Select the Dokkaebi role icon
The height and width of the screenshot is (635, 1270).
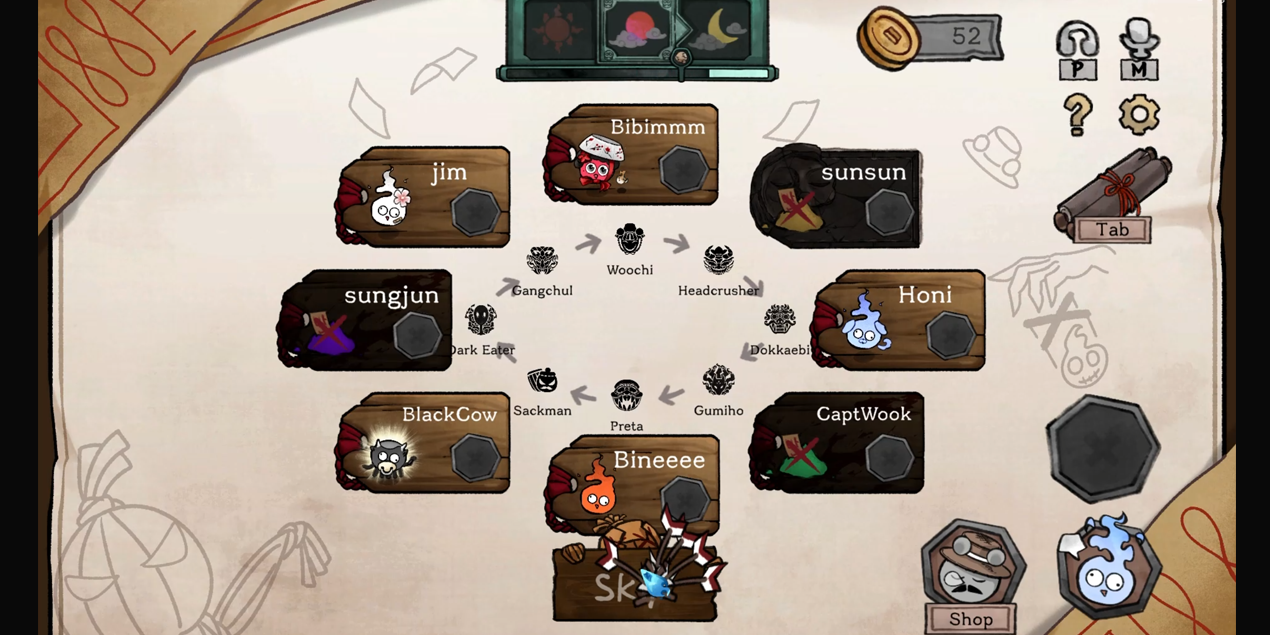(780, 320)
